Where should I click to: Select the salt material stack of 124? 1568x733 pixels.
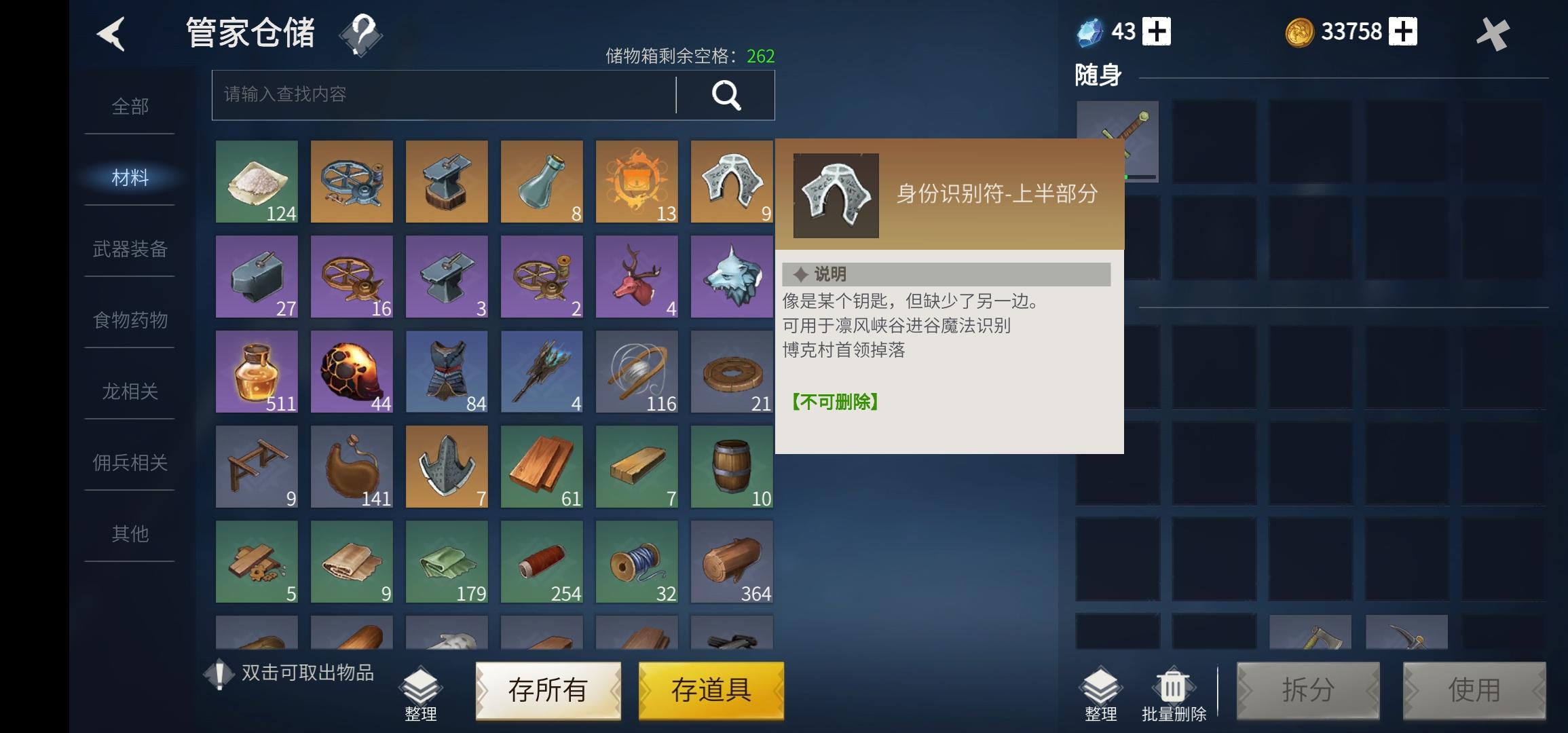257,182
